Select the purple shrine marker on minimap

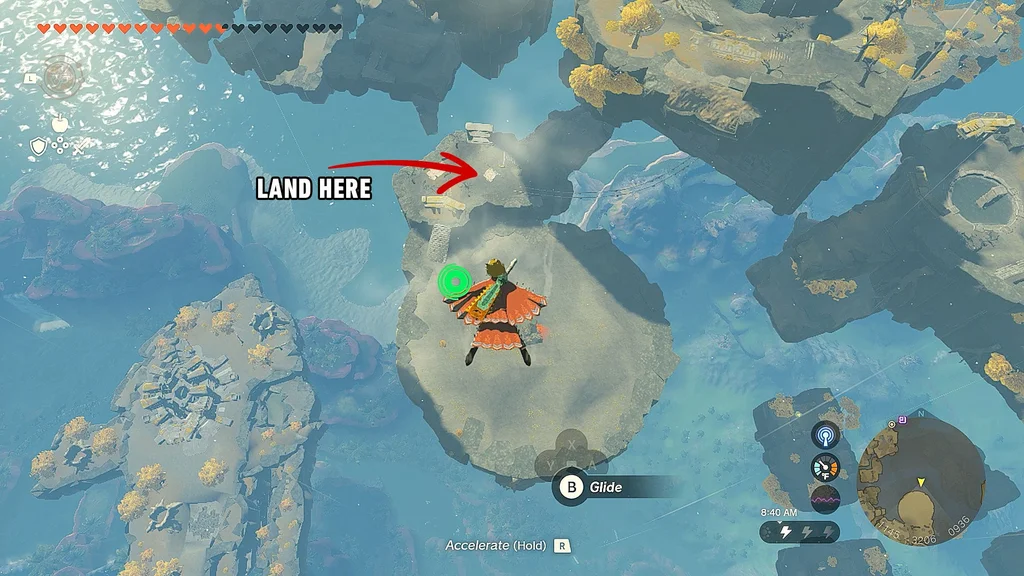(903, 418)
